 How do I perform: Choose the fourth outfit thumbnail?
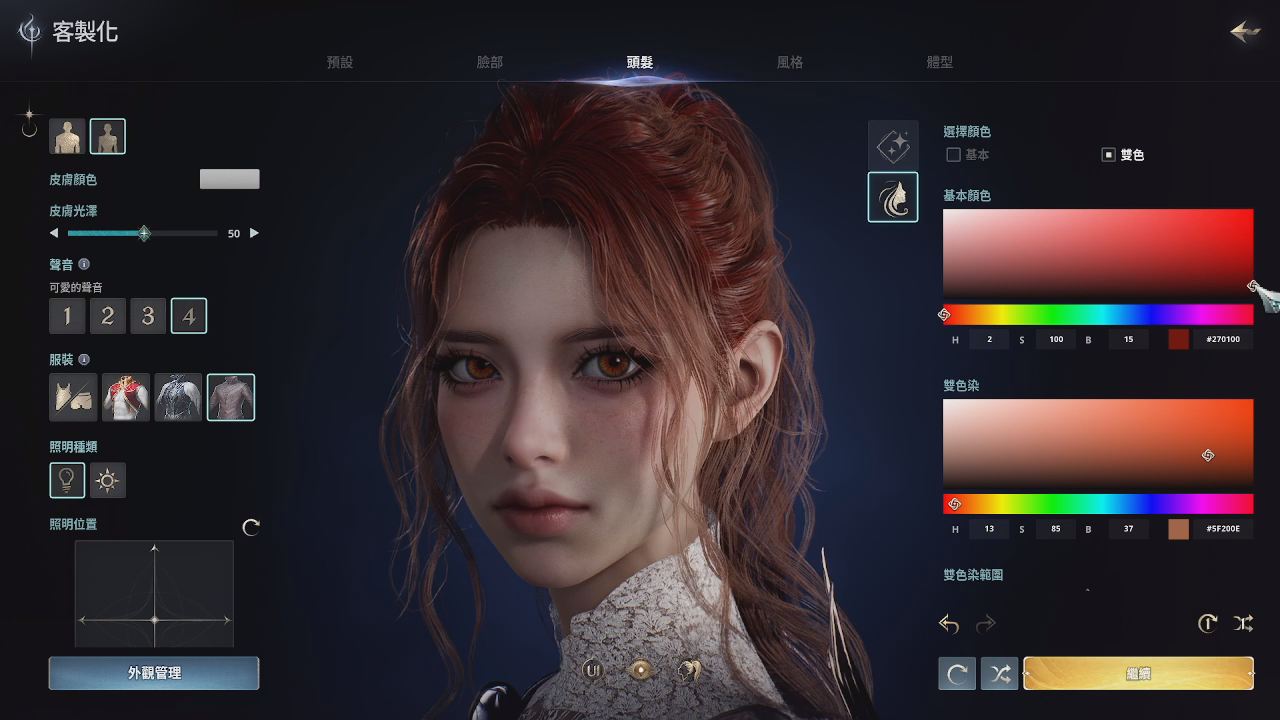pyautogui.click(x=231, y=397)
